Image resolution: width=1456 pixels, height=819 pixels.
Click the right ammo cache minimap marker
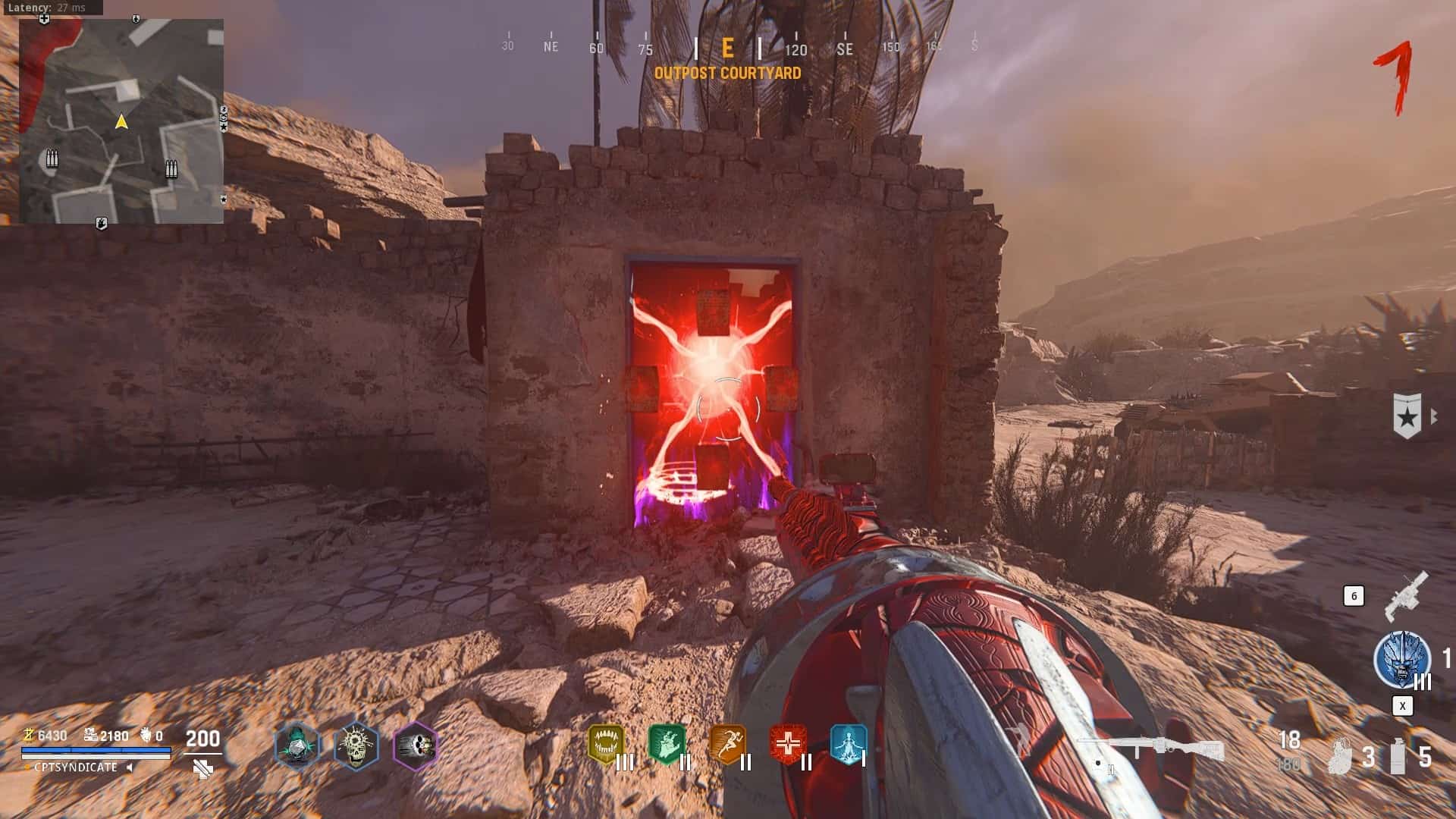click(x=171, y=168)
